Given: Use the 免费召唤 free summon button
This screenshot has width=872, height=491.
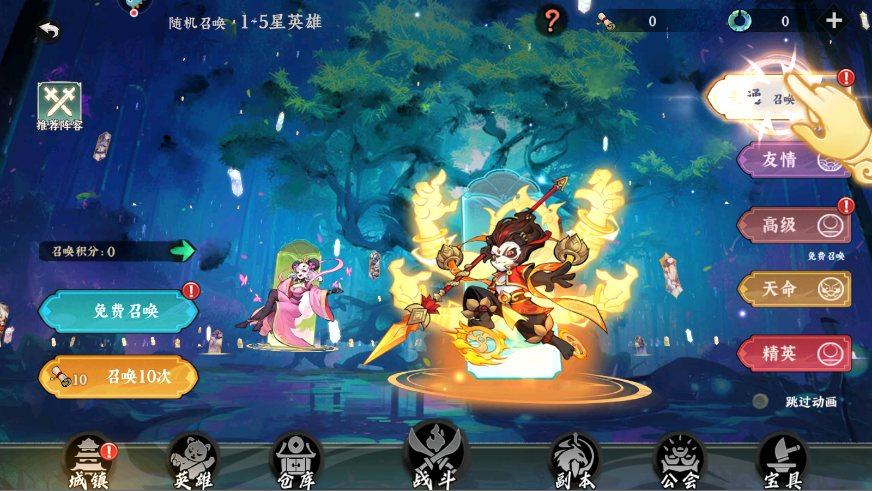Looking at the screenshot, I should pos(118,311).
